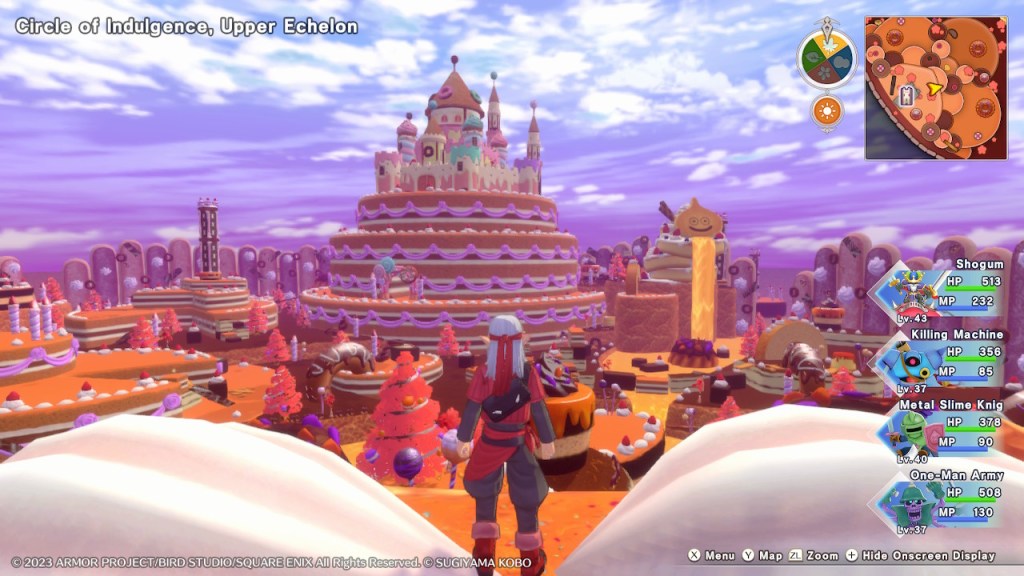Click the season wheel indicator
The image size is (1024, 576).
(826, 59)
